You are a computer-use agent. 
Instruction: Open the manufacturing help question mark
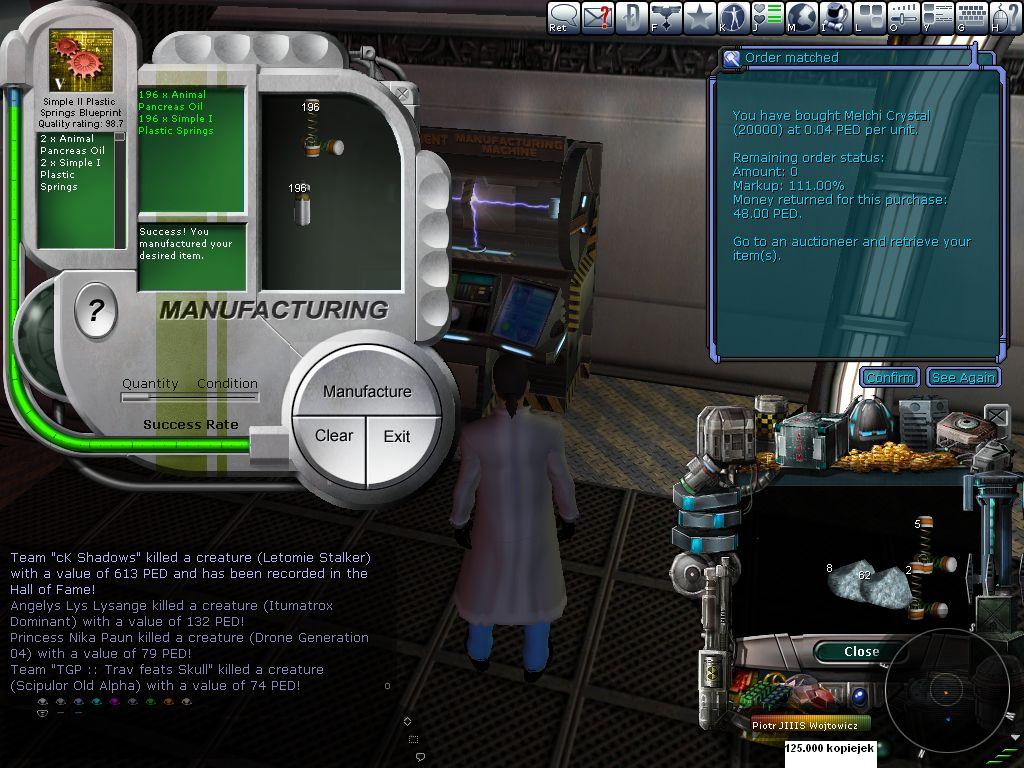pyautogui.click(x=96, y=312)
